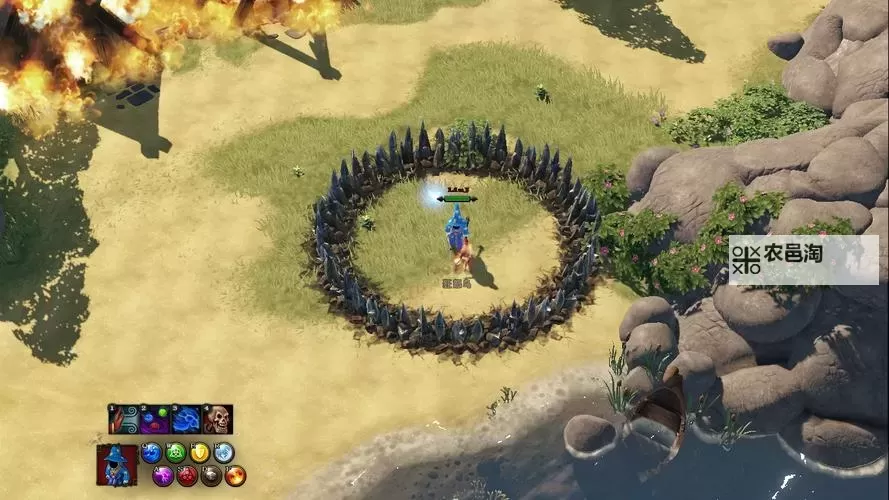Cast the purple orbs magick in slot 2

154,419
